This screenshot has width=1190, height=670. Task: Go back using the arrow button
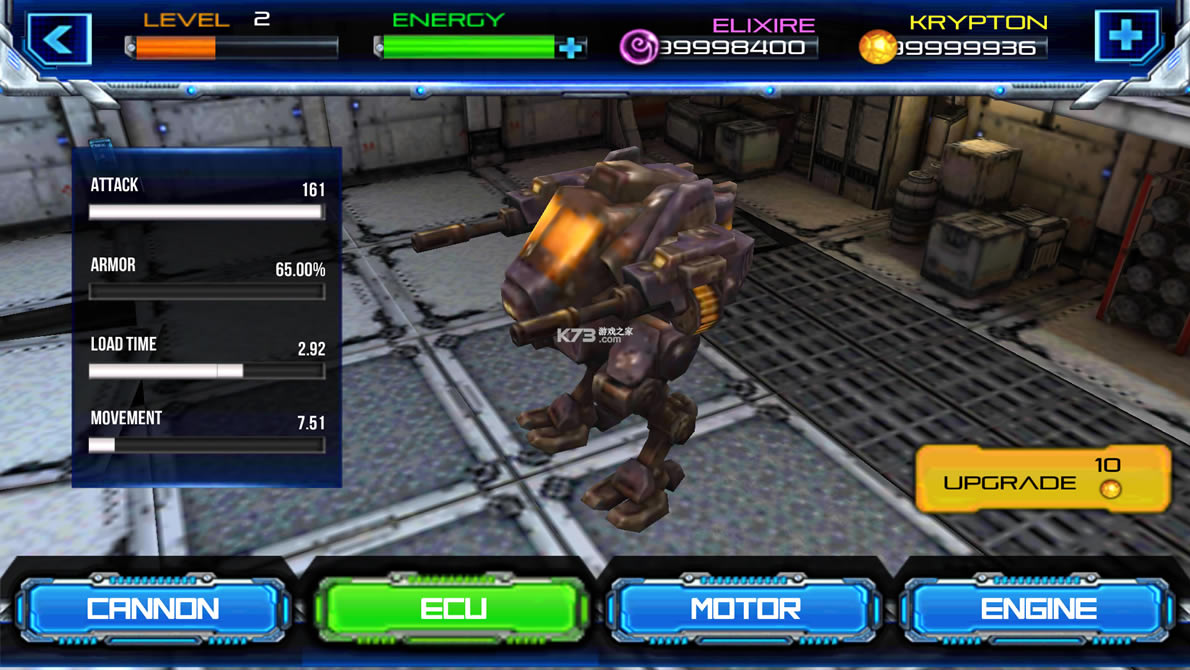tap(59, 40)
